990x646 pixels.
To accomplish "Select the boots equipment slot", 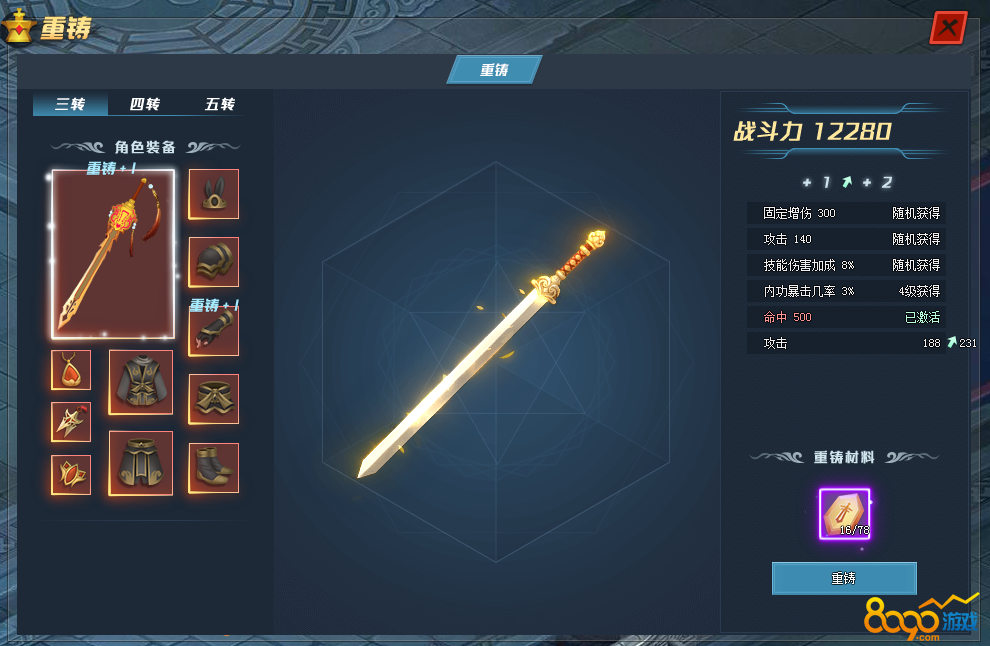I will coord(214,468).
